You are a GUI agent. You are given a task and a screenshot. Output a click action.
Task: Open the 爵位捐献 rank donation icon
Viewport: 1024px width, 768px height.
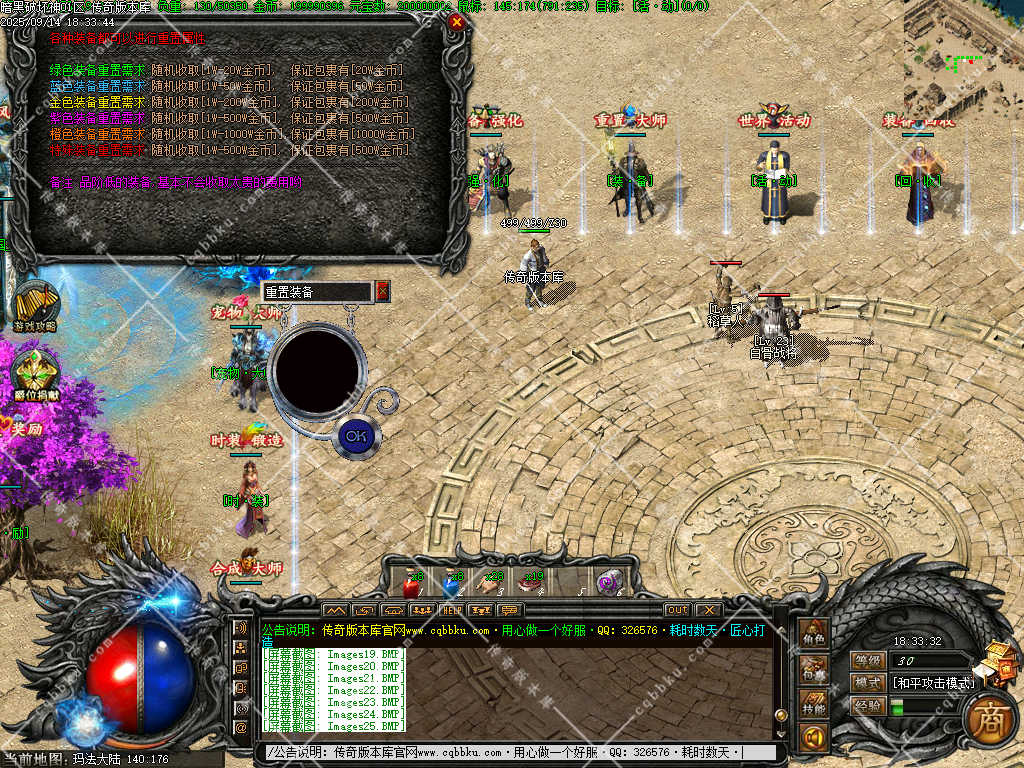[35, 370]
